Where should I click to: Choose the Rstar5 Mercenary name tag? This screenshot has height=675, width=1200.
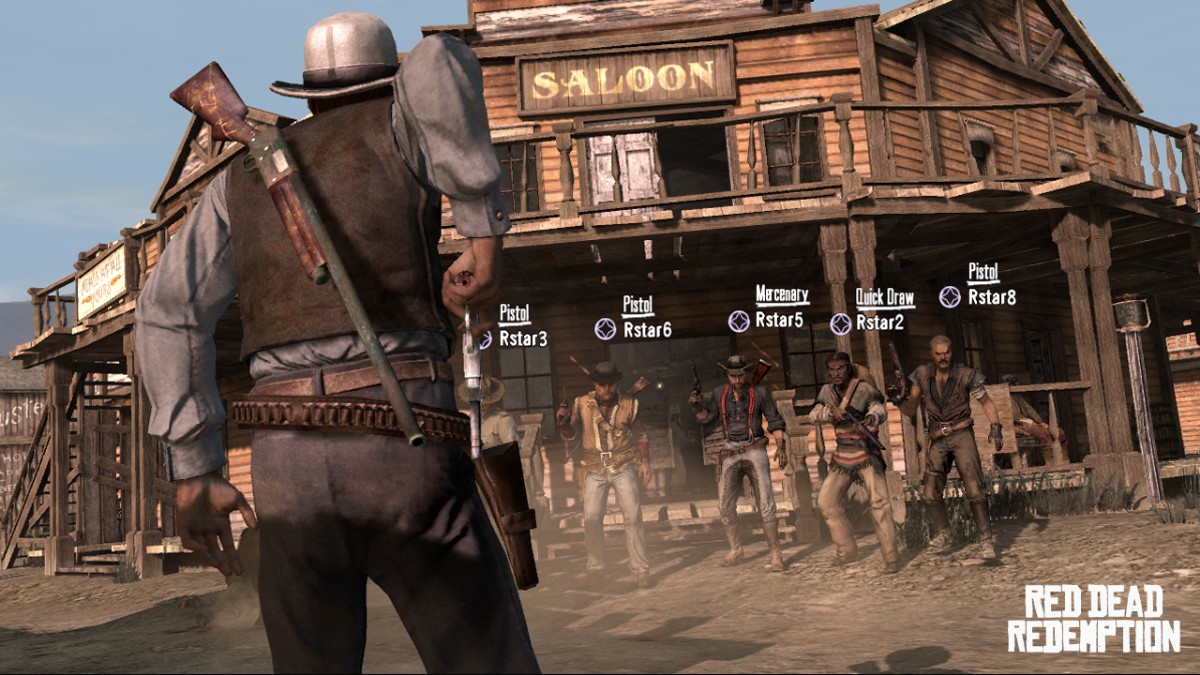(779, 320)
